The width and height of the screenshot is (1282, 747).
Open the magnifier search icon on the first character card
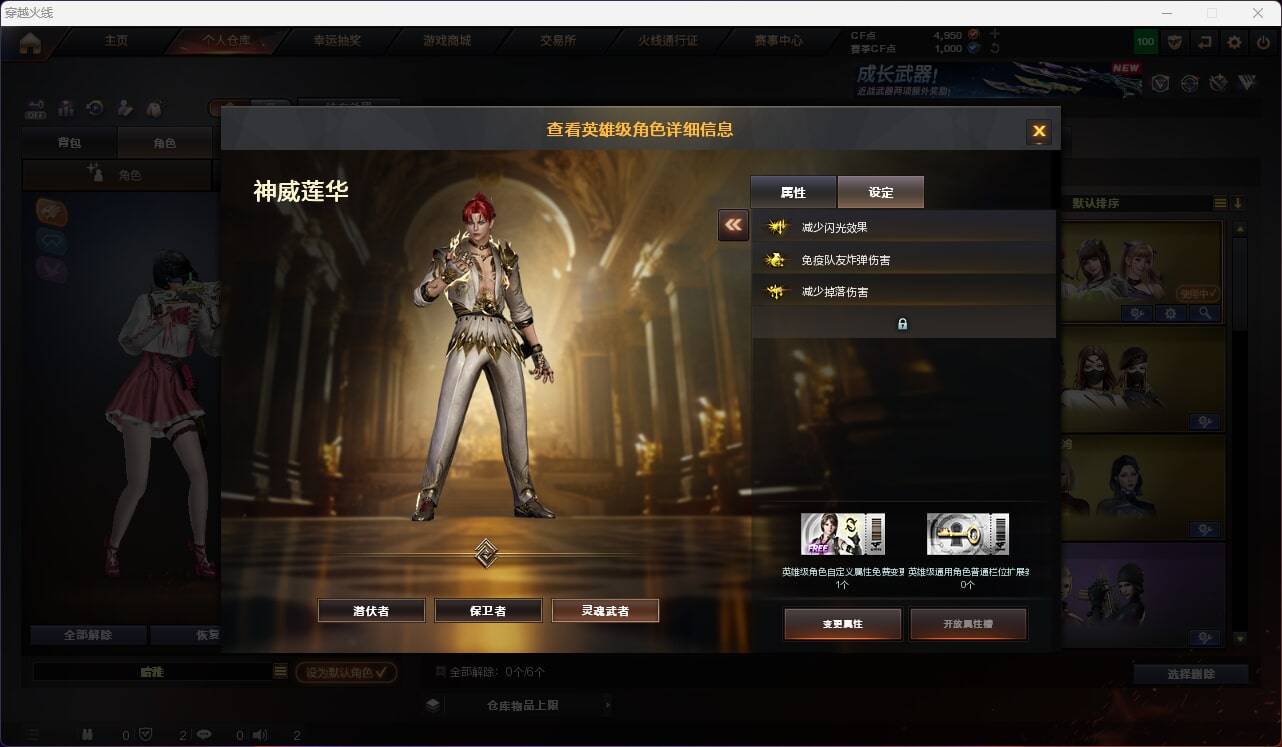pos(1207,313)
